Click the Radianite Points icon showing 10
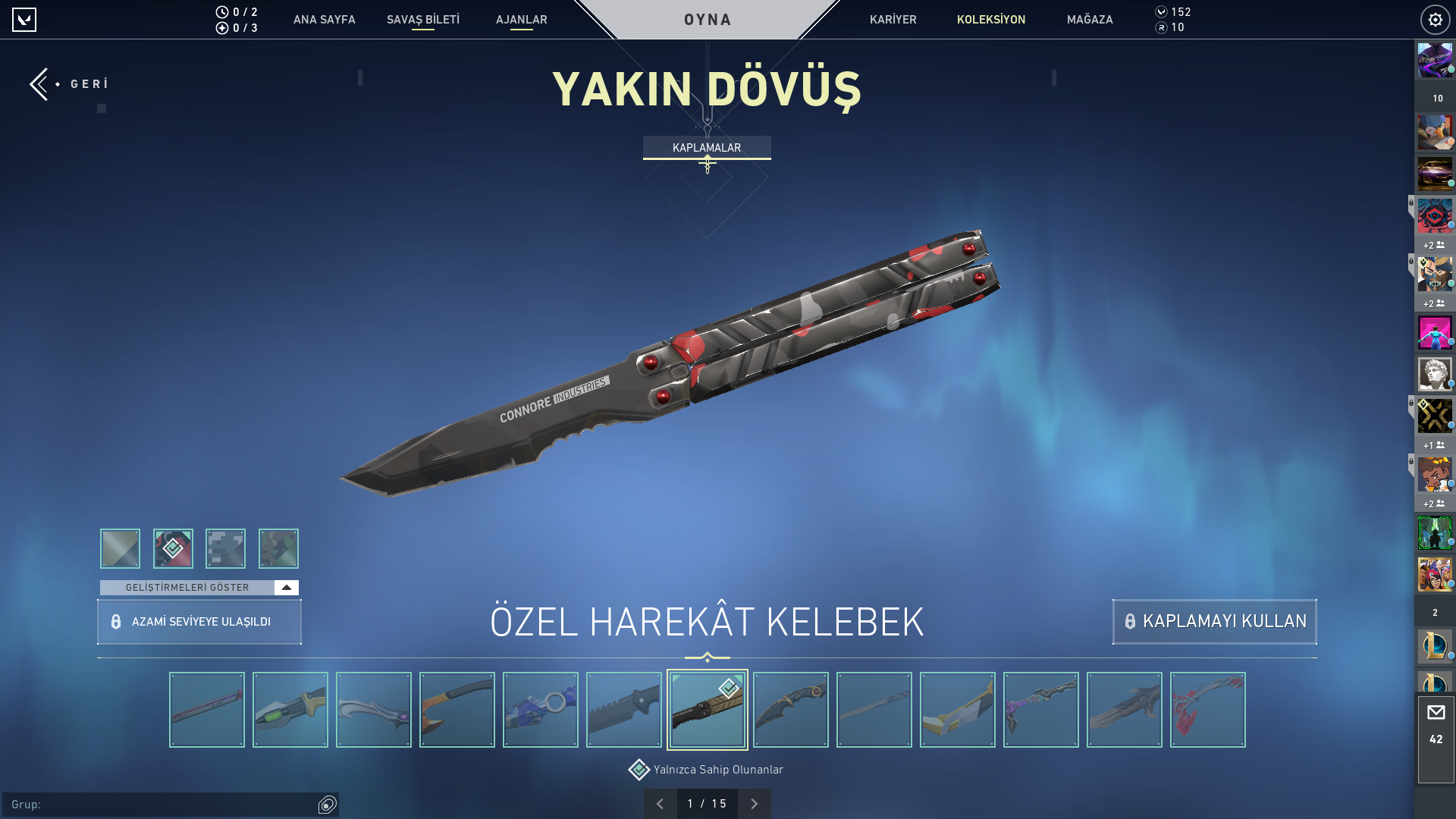 (x=1163, y=29)
